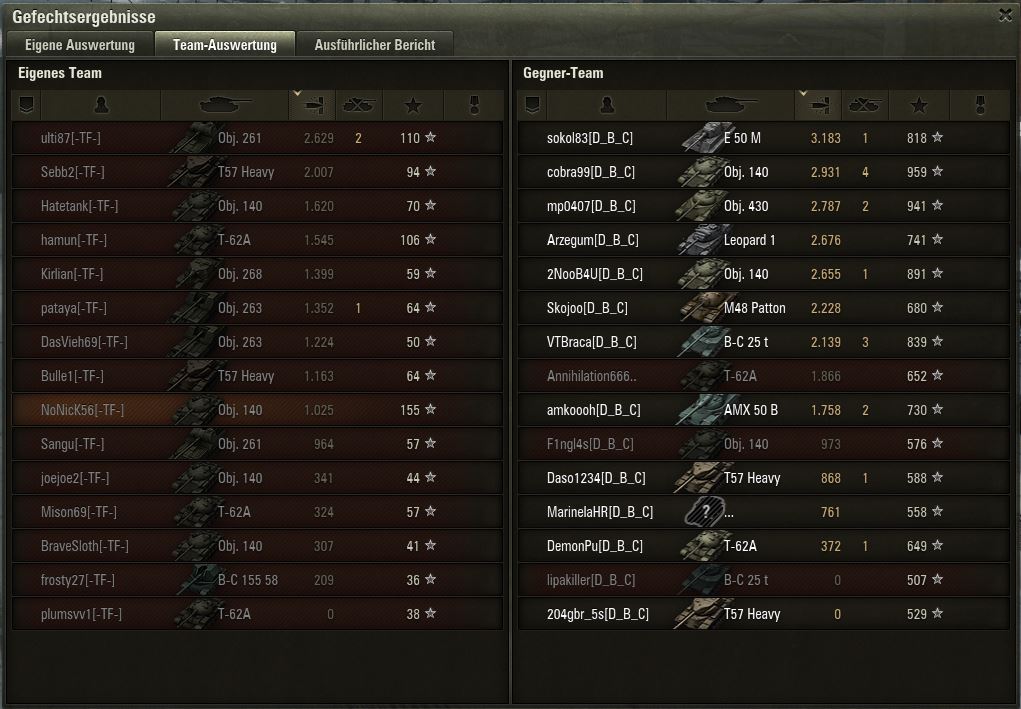Open the Team-Auswertung tab
The height and width of the screenshot is (709, 1021).
coord(224,44)
